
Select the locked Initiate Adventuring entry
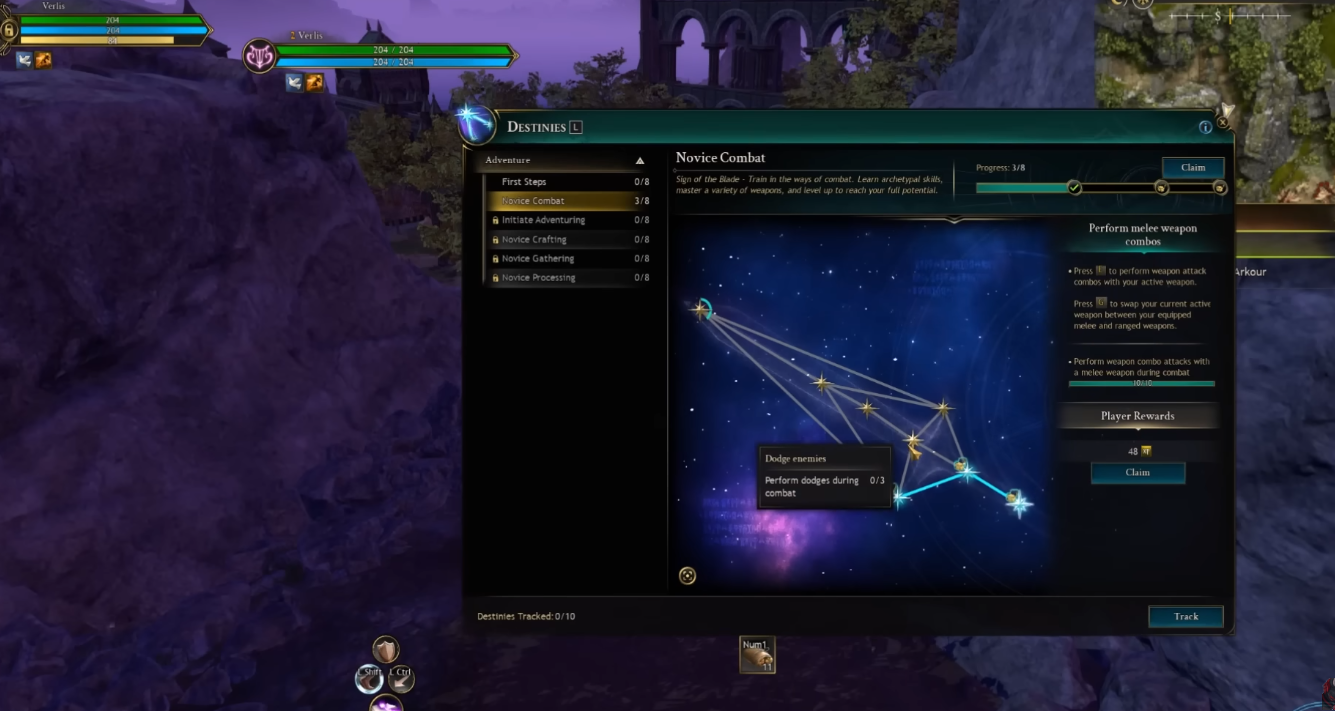pyautogui.click(x=565, y=220)
